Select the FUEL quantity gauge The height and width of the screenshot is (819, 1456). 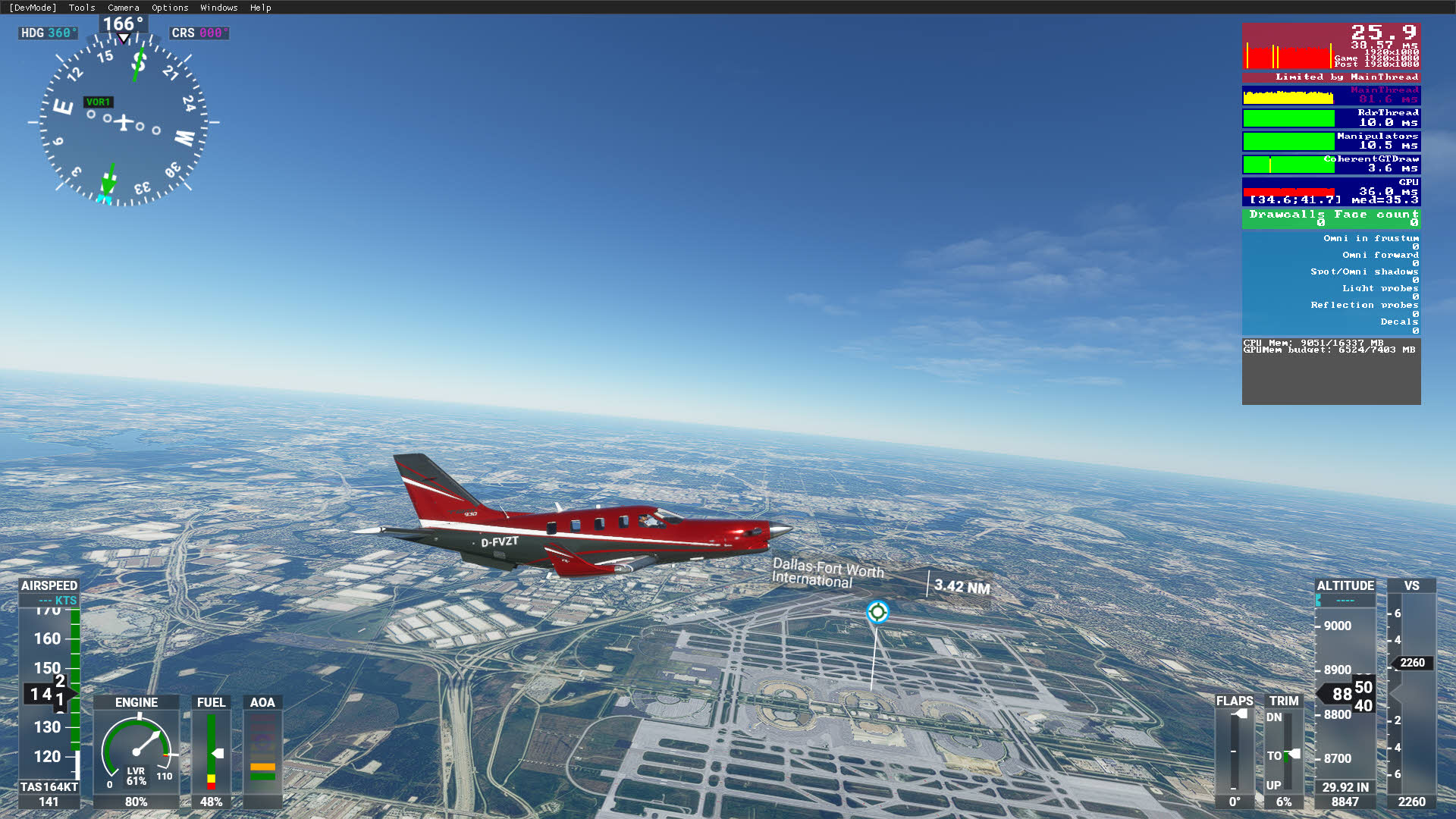(x=211, y=751)
